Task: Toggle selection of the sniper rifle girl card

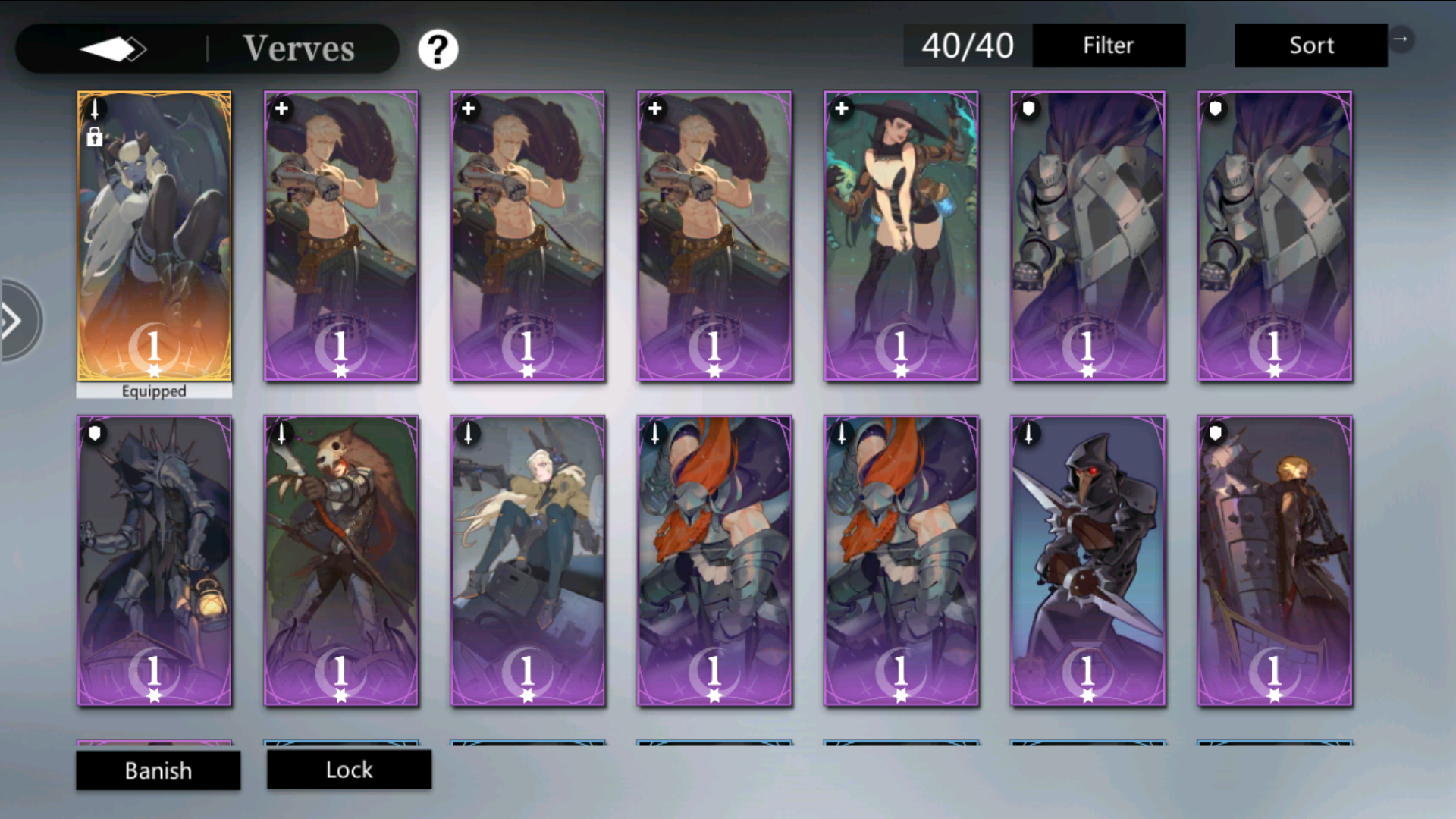Action: pos(527,561)
